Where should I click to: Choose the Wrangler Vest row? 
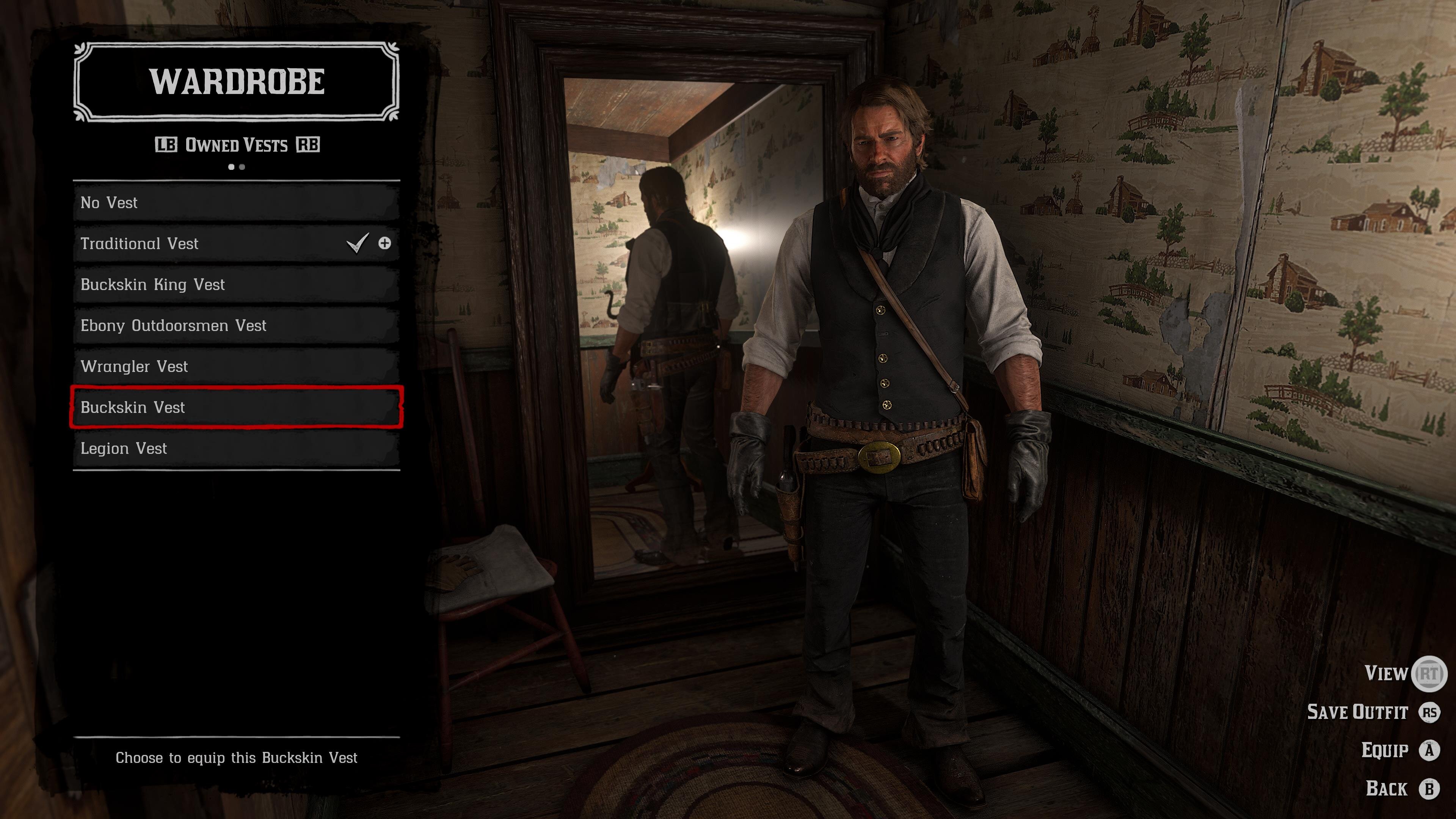click(x=236, y=366)
